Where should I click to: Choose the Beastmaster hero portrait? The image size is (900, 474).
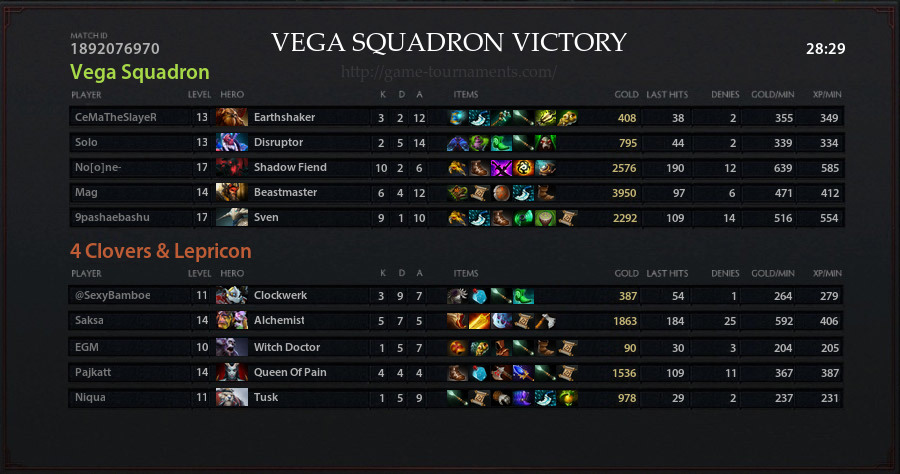(x=232, y=192)
